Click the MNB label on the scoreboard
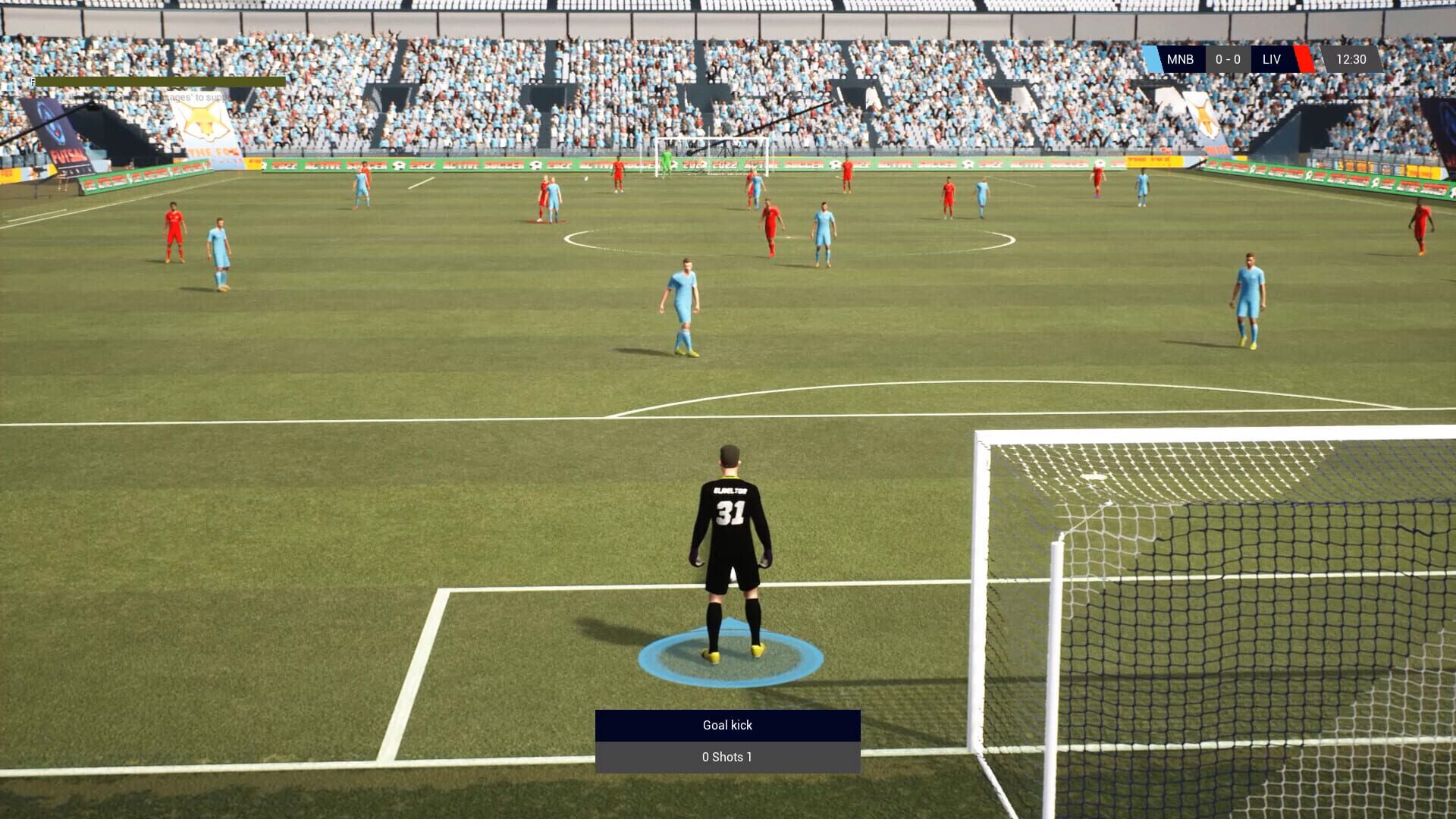The image size is (1456, 819). coord(1181,59)
